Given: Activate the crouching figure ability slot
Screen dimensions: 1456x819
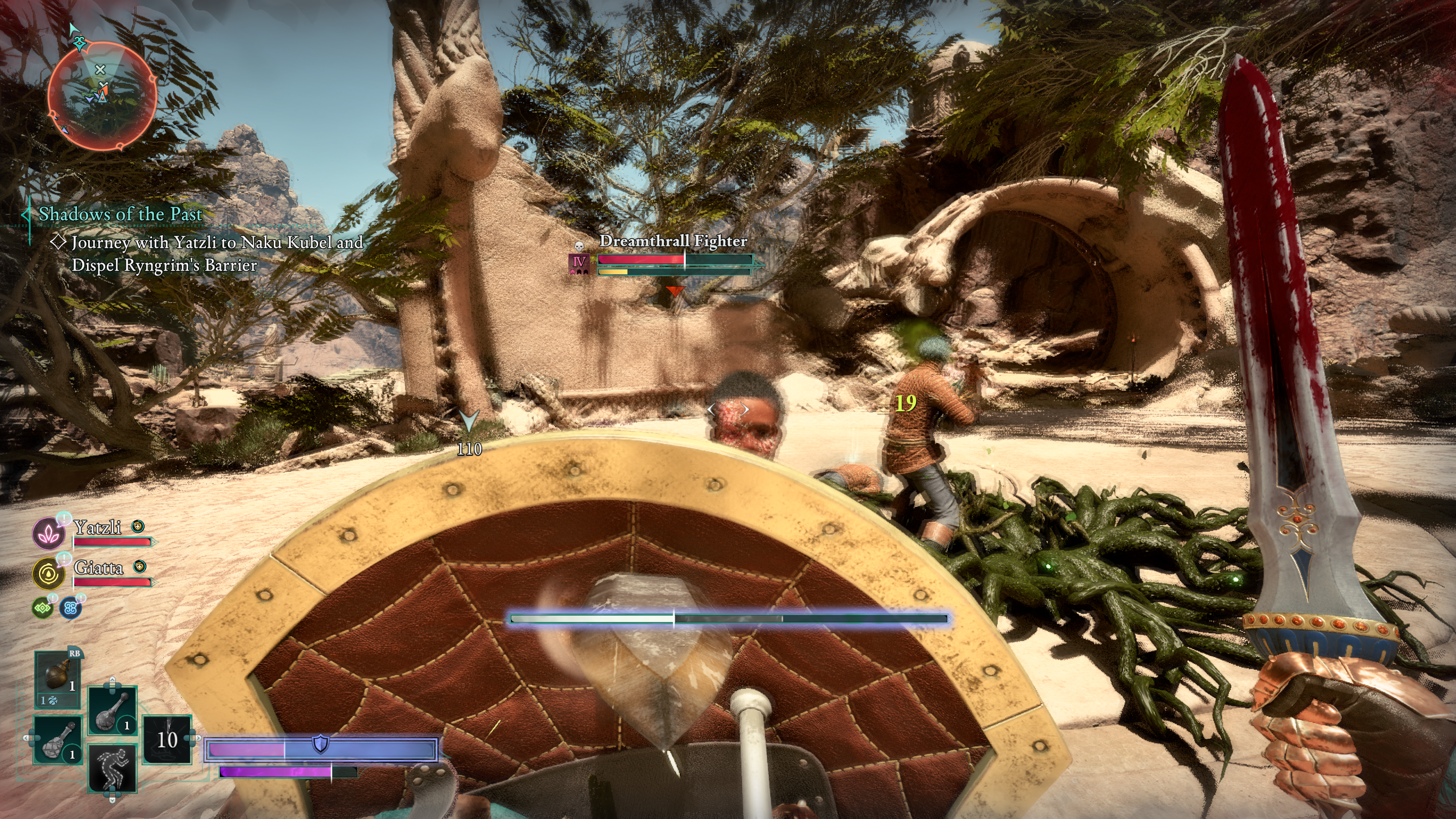Looking at the screenshot, I should 113,767.
